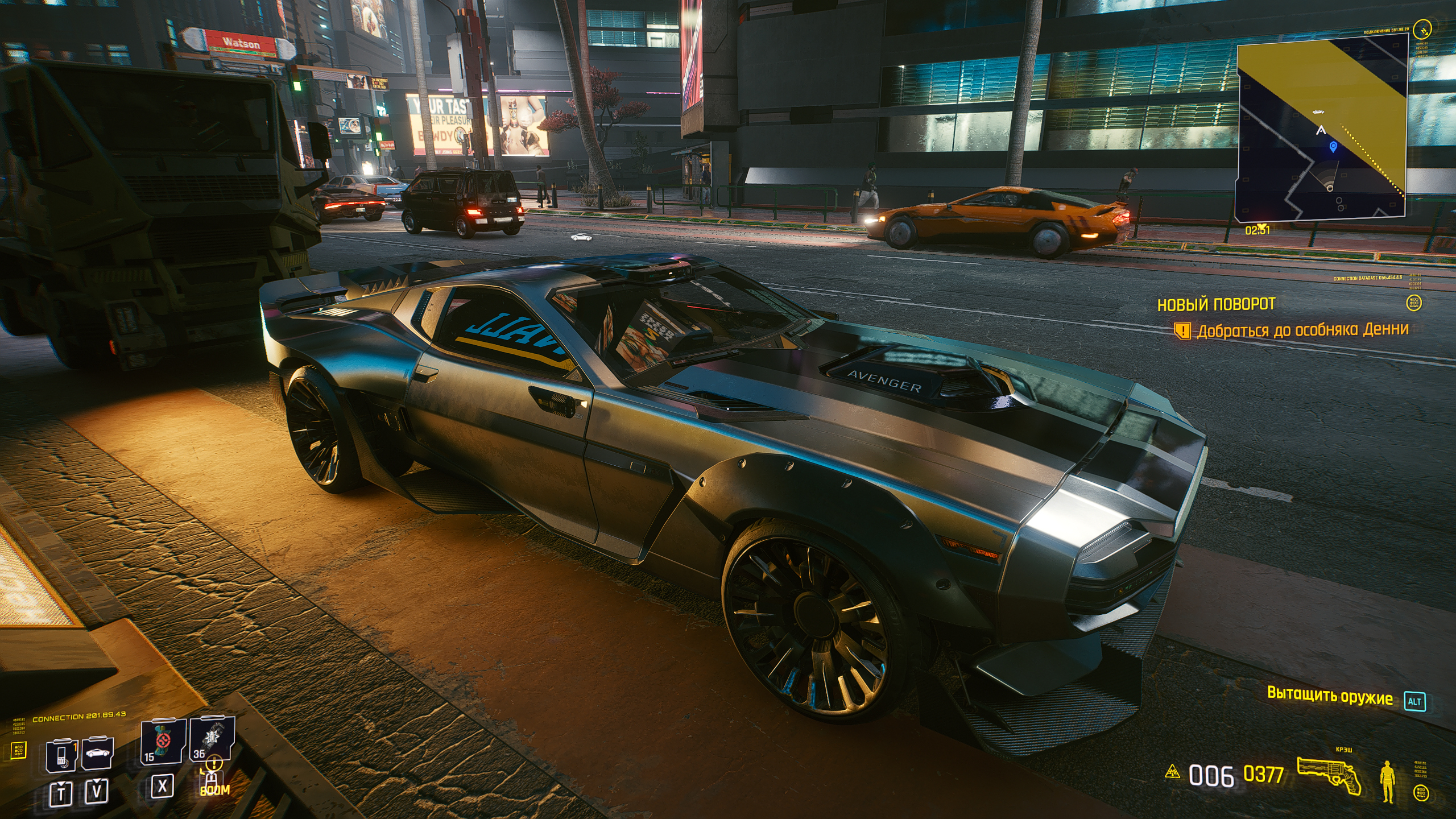Select the objective "Добраться до особняка Денни"
This screenshot has width=1456, height=819.
point(1302,330)
